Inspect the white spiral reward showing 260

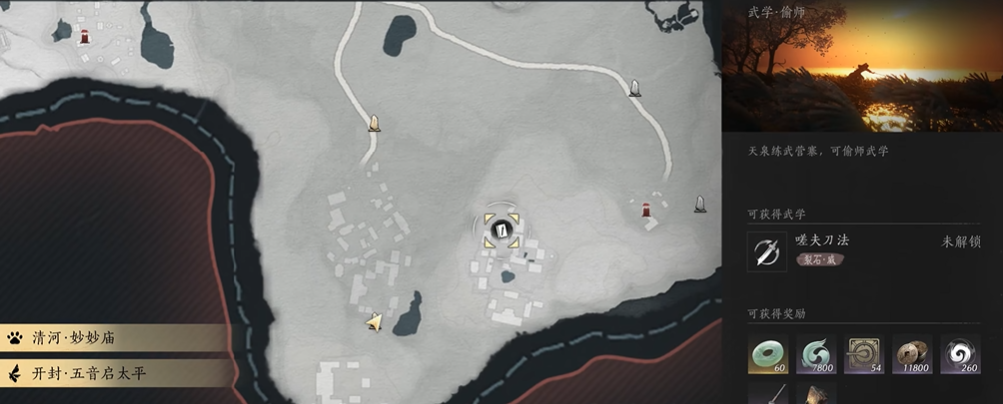point(961,355)
